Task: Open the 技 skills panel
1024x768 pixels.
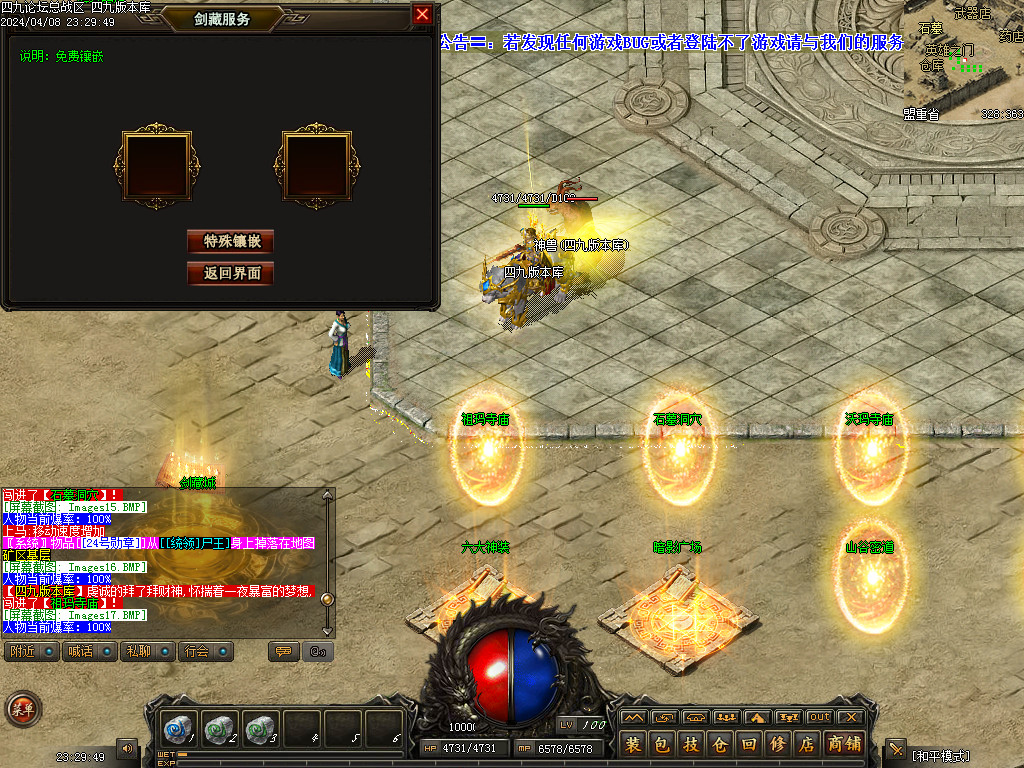Action: tap(691, 744)
